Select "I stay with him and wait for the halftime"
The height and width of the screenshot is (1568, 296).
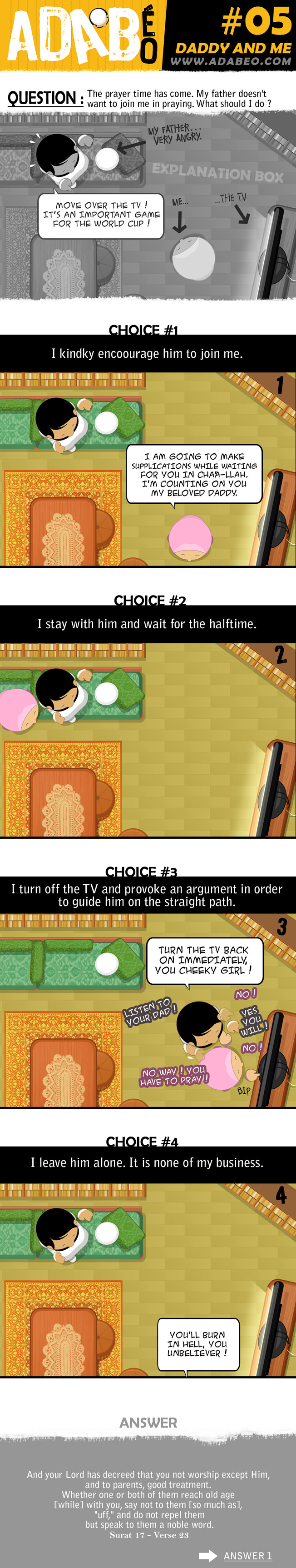coord(147,624)
